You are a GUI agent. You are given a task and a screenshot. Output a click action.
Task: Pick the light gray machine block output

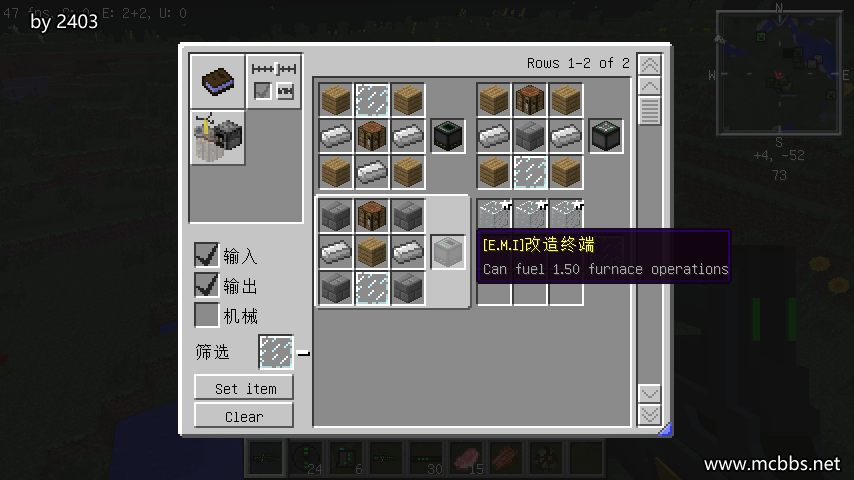pos(447,252)
